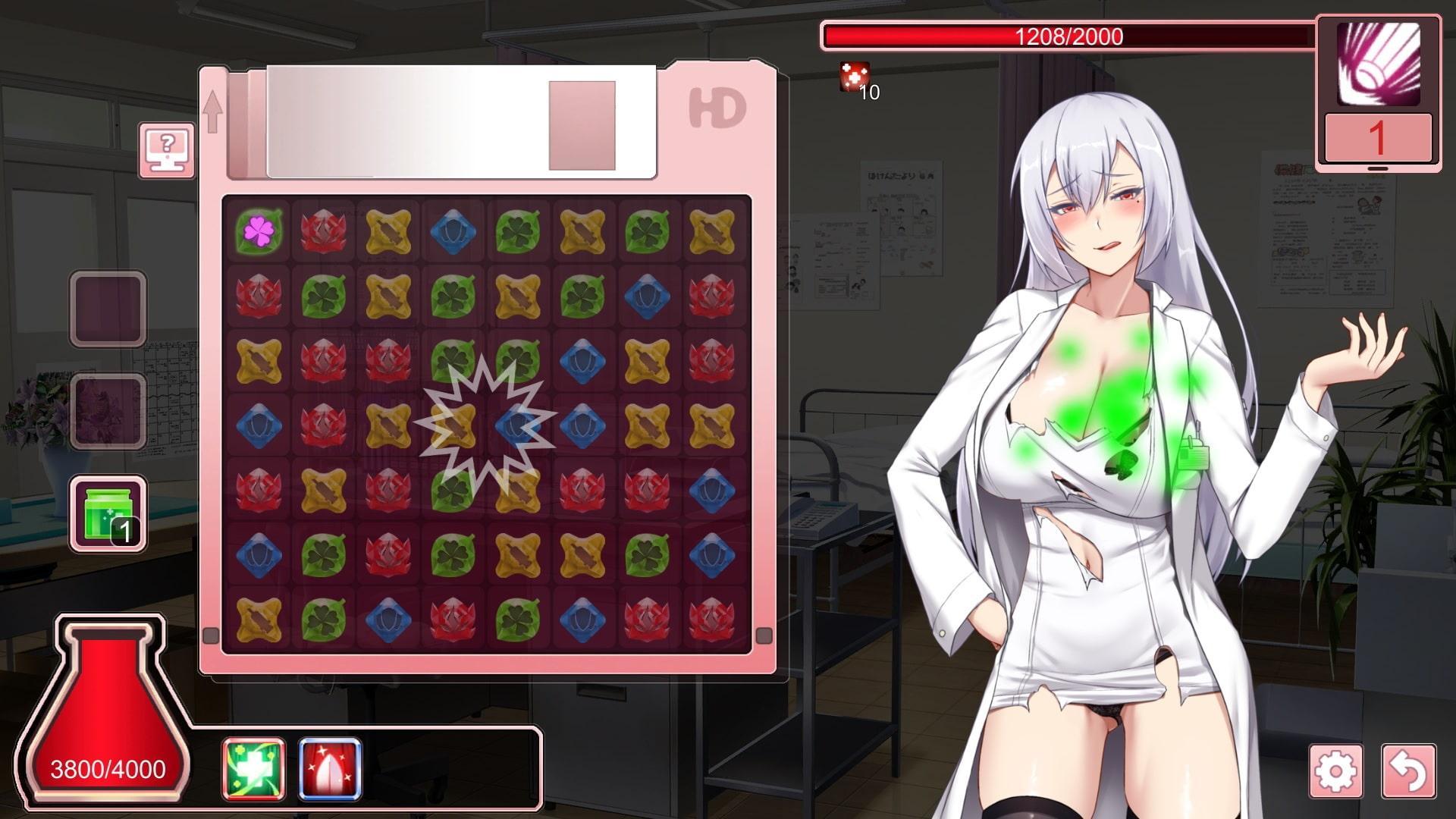
Task: Open the question mark help button
Action: [x=167, y=149]
